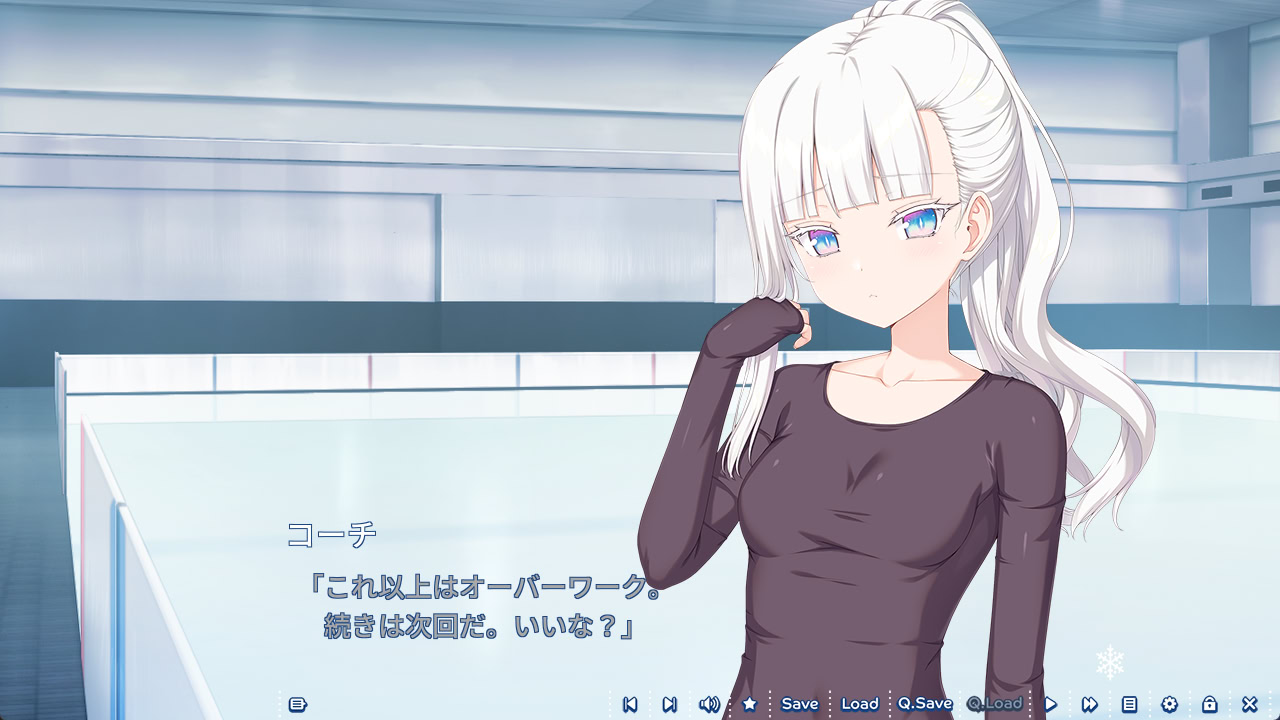
Task: Open the dialogue backlog speech bubble icon
Action: coord(297,704)
